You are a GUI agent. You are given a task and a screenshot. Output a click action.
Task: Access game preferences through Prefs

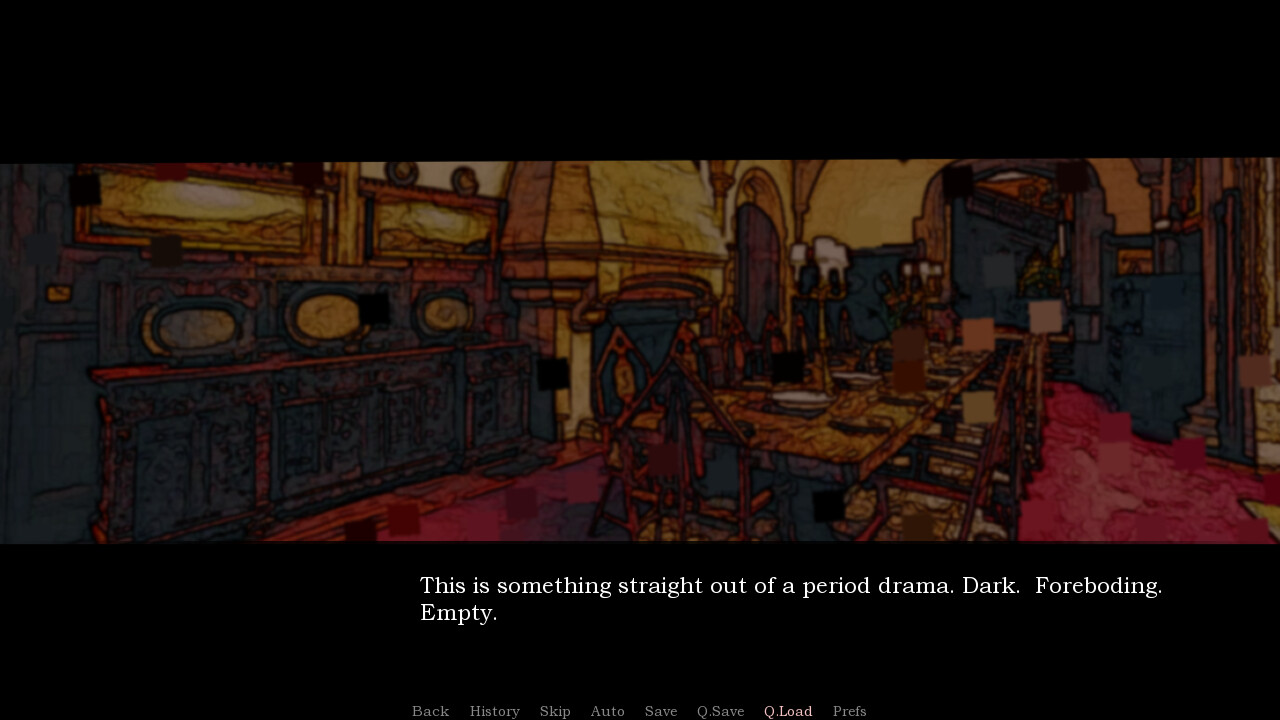coord(849,711)
